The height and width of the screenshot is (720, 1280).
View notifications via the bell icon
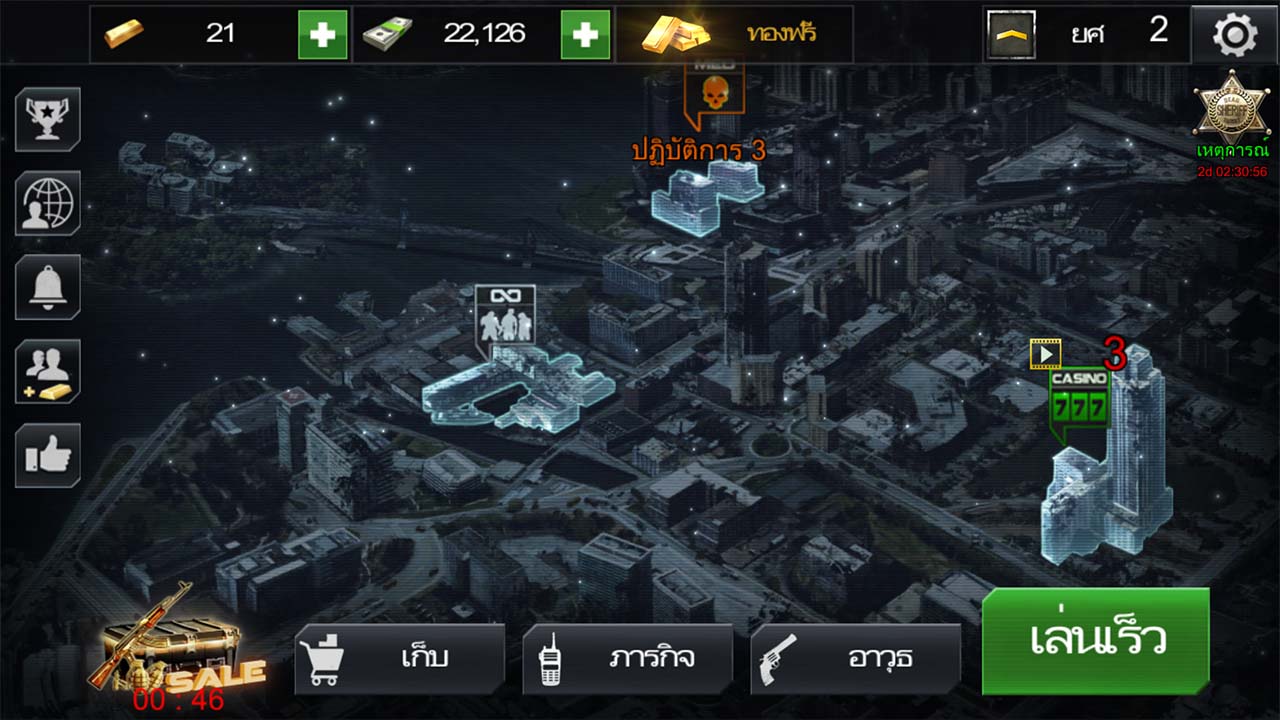click(48, 287)
